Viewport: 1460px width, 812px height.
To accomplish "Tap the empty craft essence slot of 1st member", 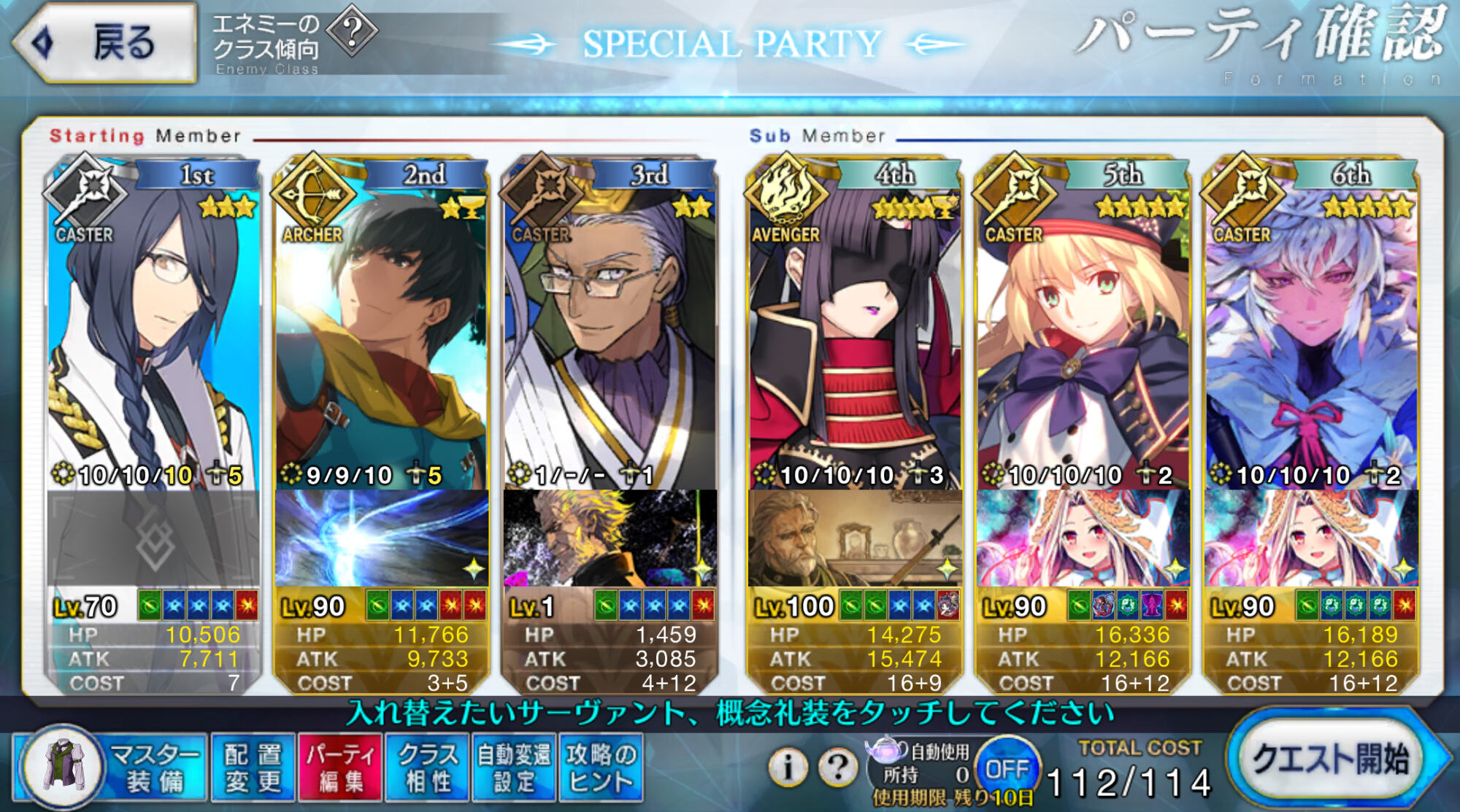I will (153, 538).
